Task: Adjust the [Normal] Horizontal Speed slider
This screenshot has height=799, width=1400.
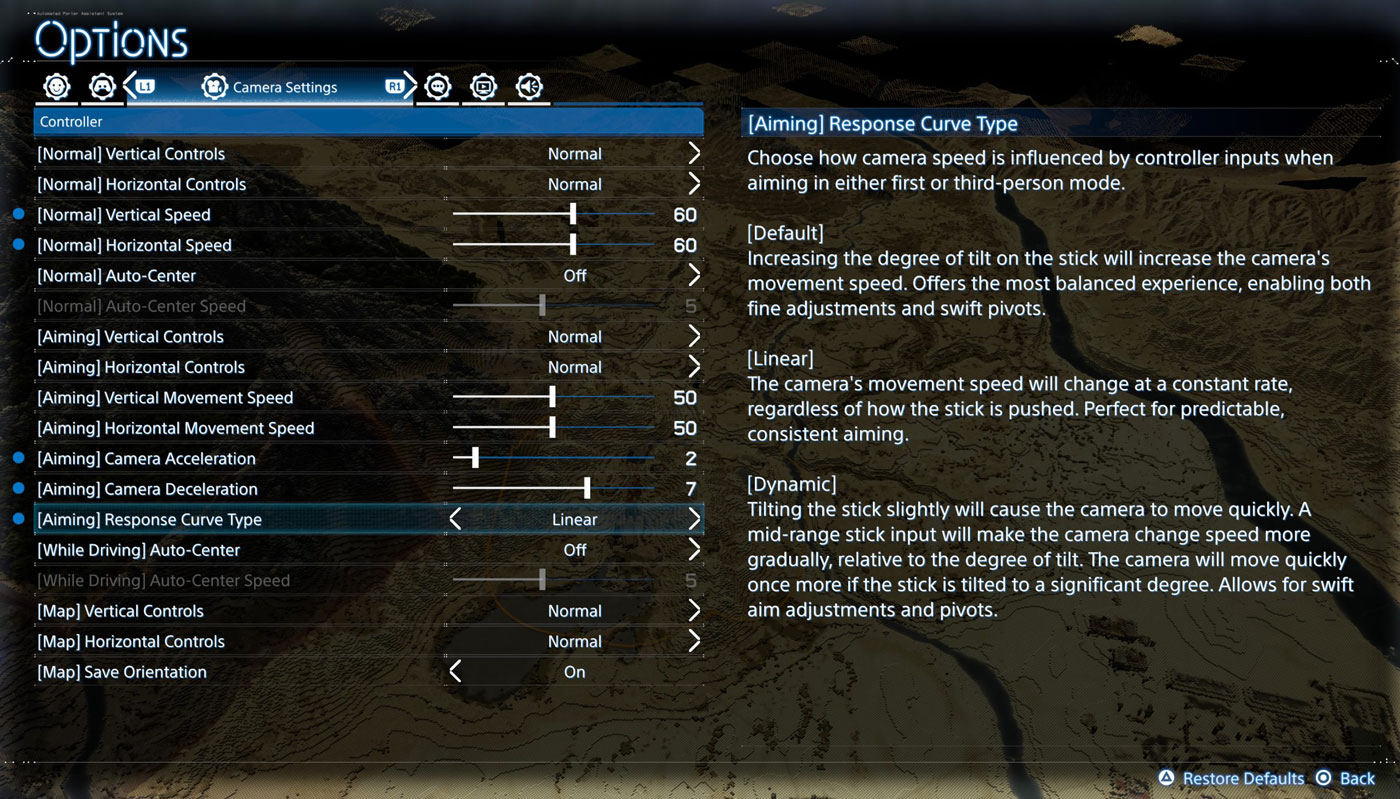Action: point(573,245)
